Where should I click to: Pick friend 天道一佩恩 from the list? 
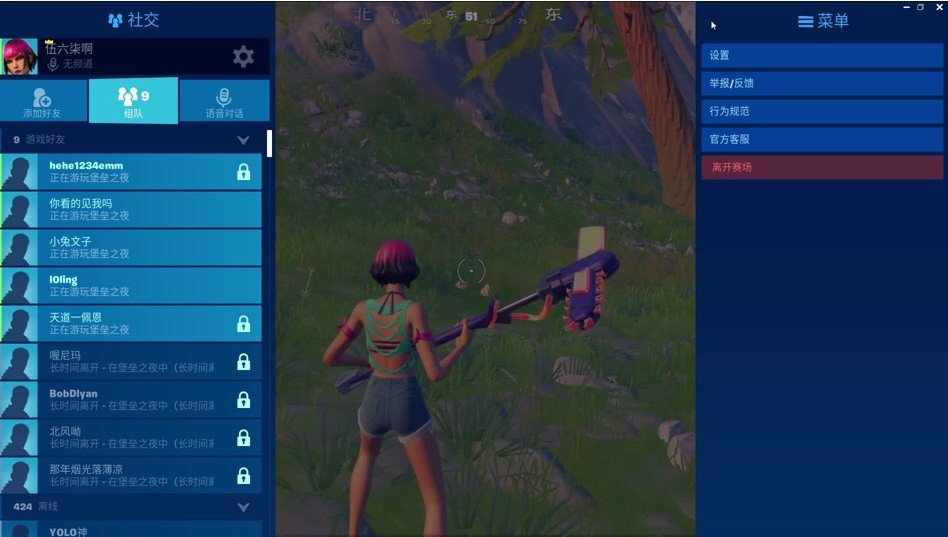(x=130, y=324)
